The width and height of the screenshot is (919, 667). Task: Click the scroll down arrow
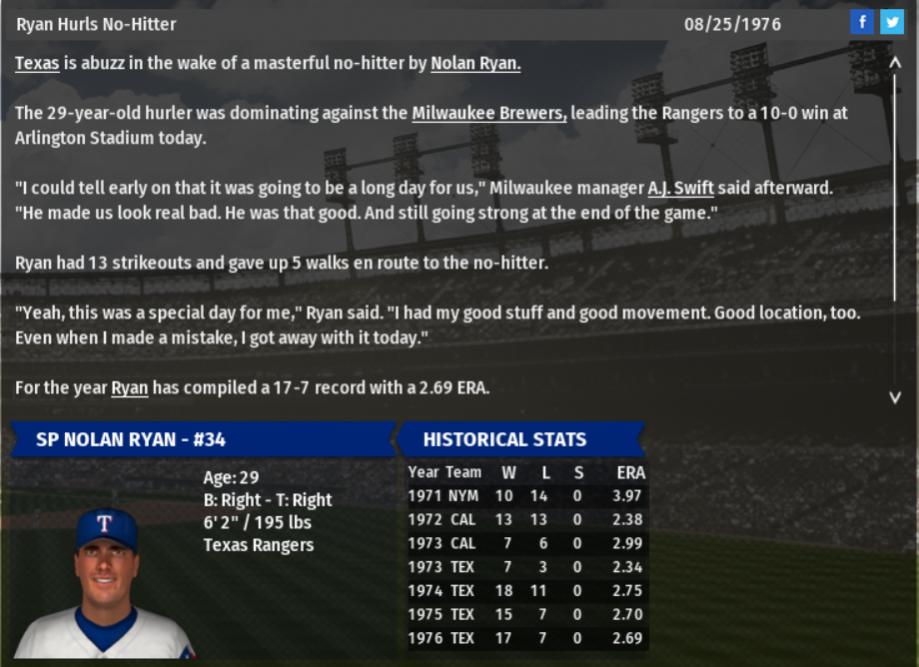895,397
